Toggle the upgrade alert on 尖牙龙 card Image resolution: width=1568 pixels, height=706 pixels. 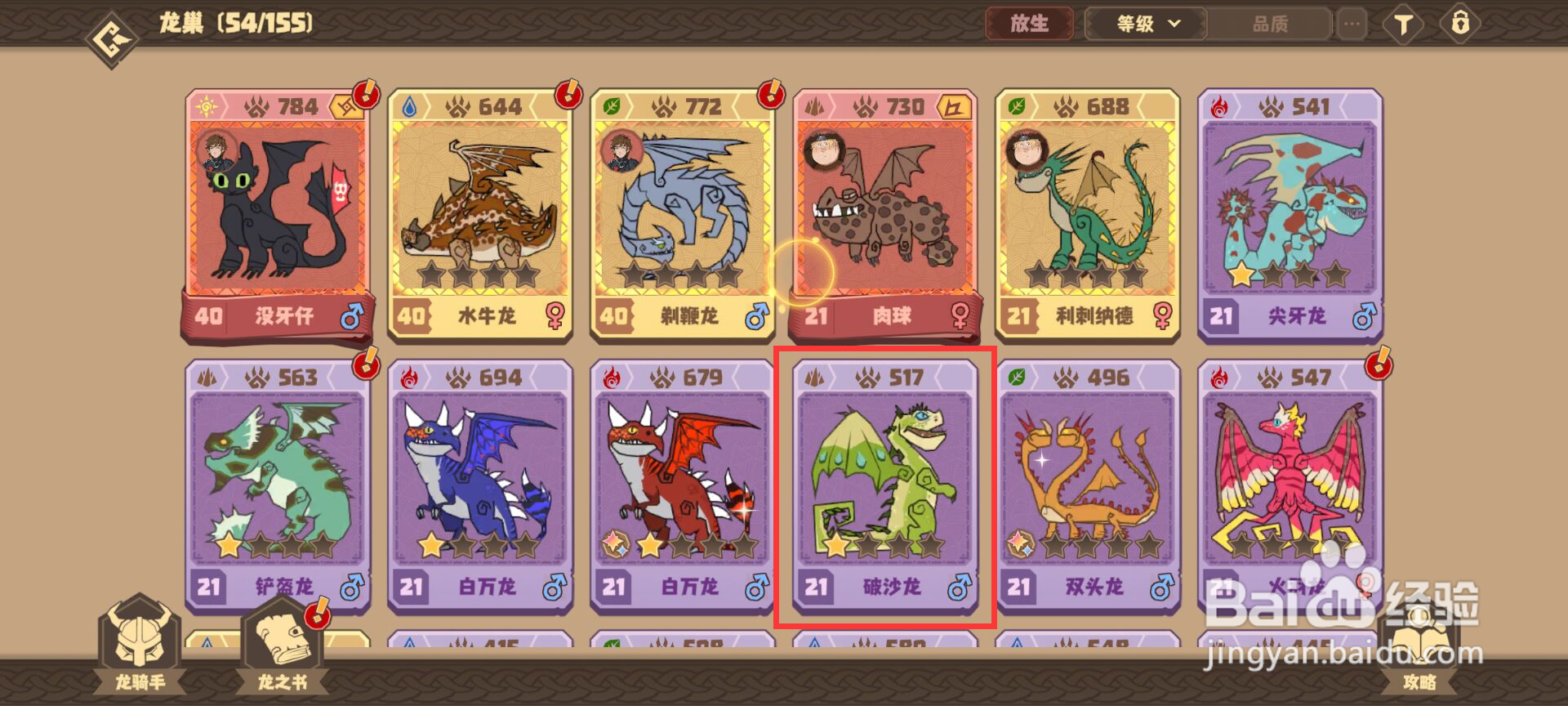1380,95
